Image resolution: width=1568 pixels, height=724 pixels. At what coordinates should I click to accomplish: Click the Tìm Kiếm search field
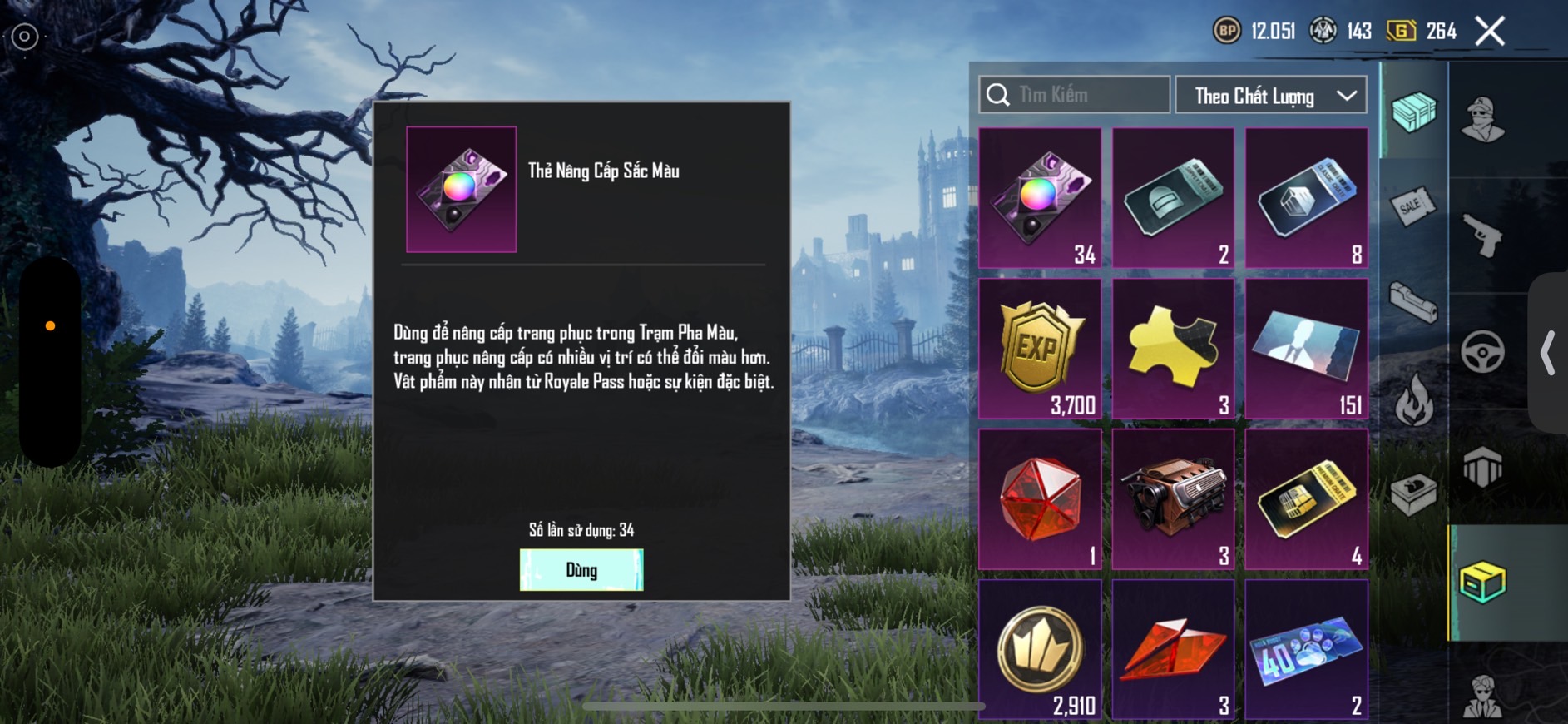pyautogui.click(x=1075, y=95)
